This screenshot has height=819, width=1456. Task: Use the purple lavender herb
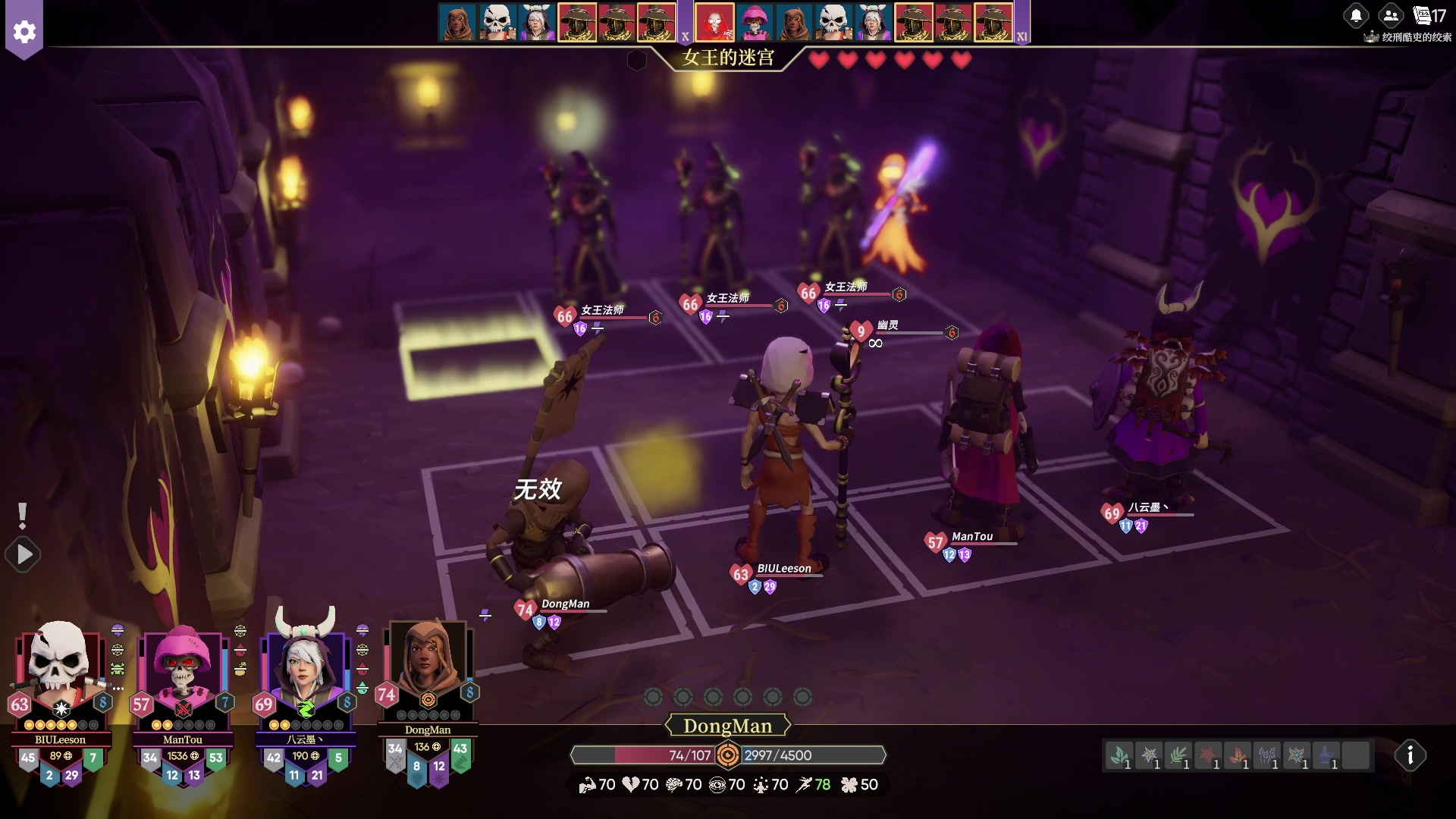coord(1267,756)
